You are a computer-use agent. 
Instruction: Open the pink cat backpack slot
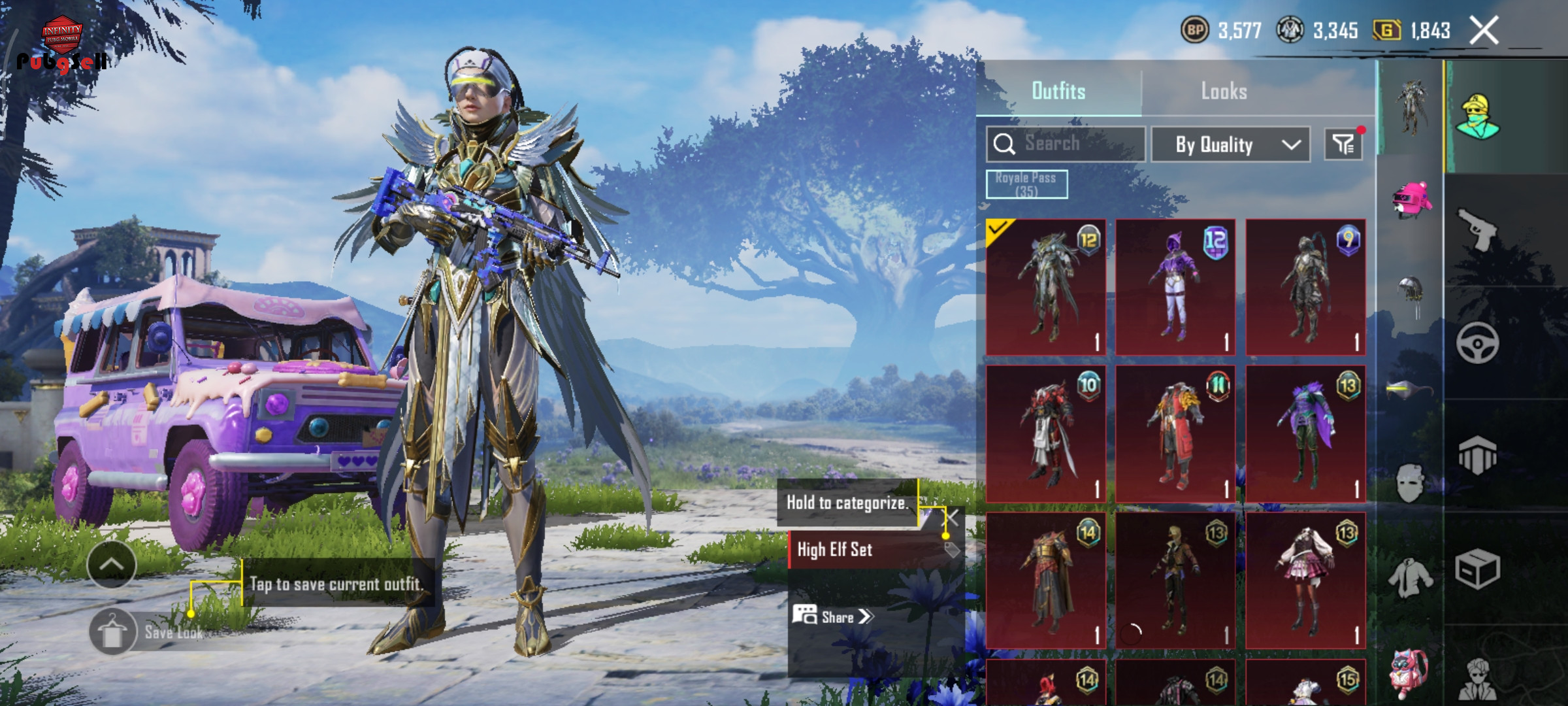[x=1410, y=673]
